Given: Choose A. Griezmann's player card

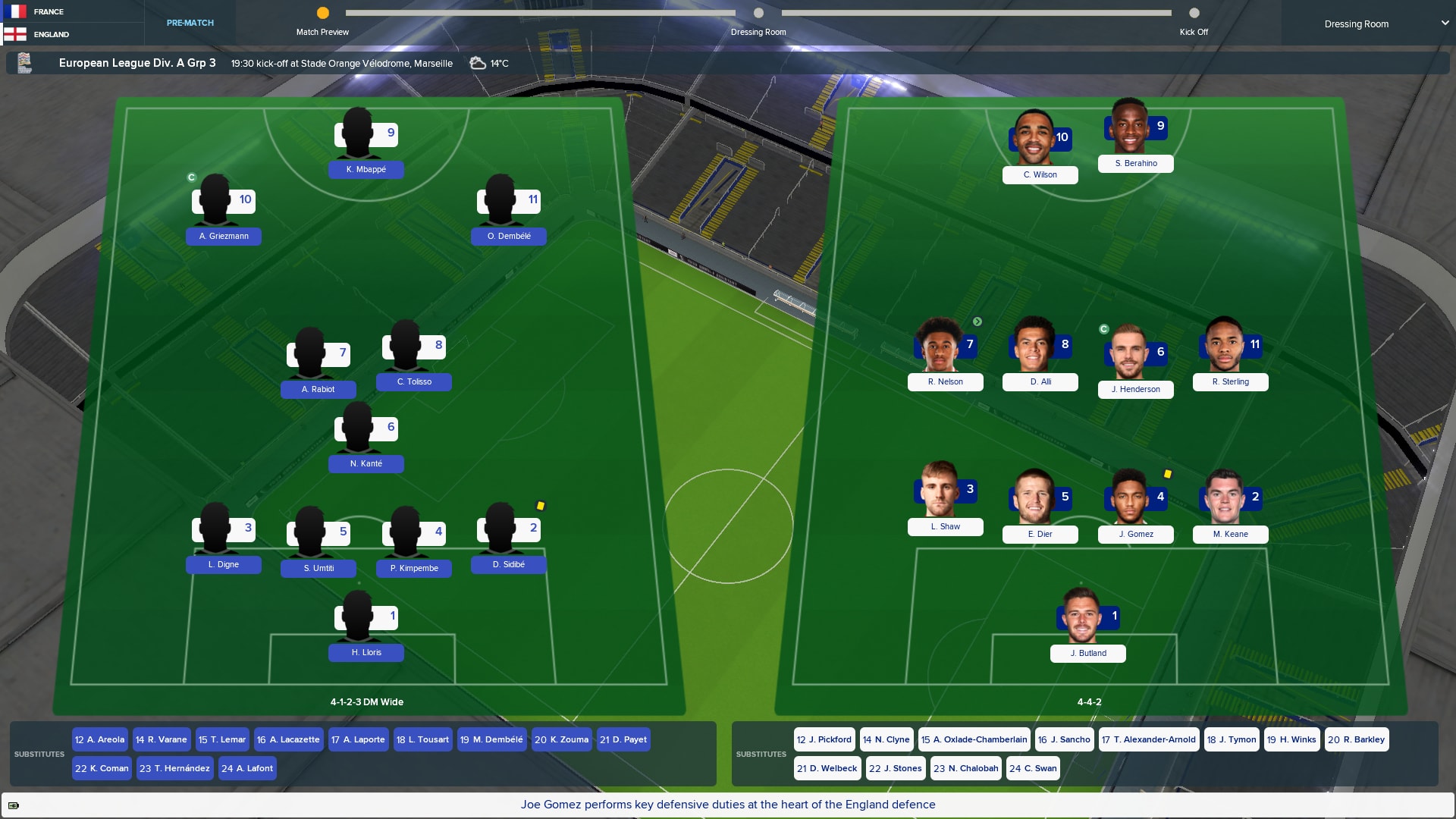Looking at the screenshot, I should point(223,236).
